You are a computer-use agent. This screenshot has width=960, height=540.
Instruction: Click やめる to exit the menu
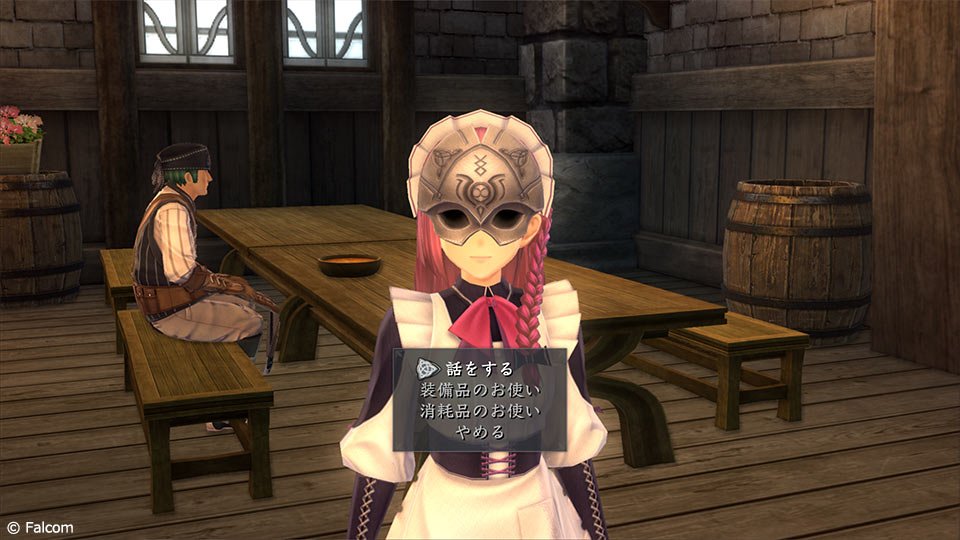click(481, 433)
